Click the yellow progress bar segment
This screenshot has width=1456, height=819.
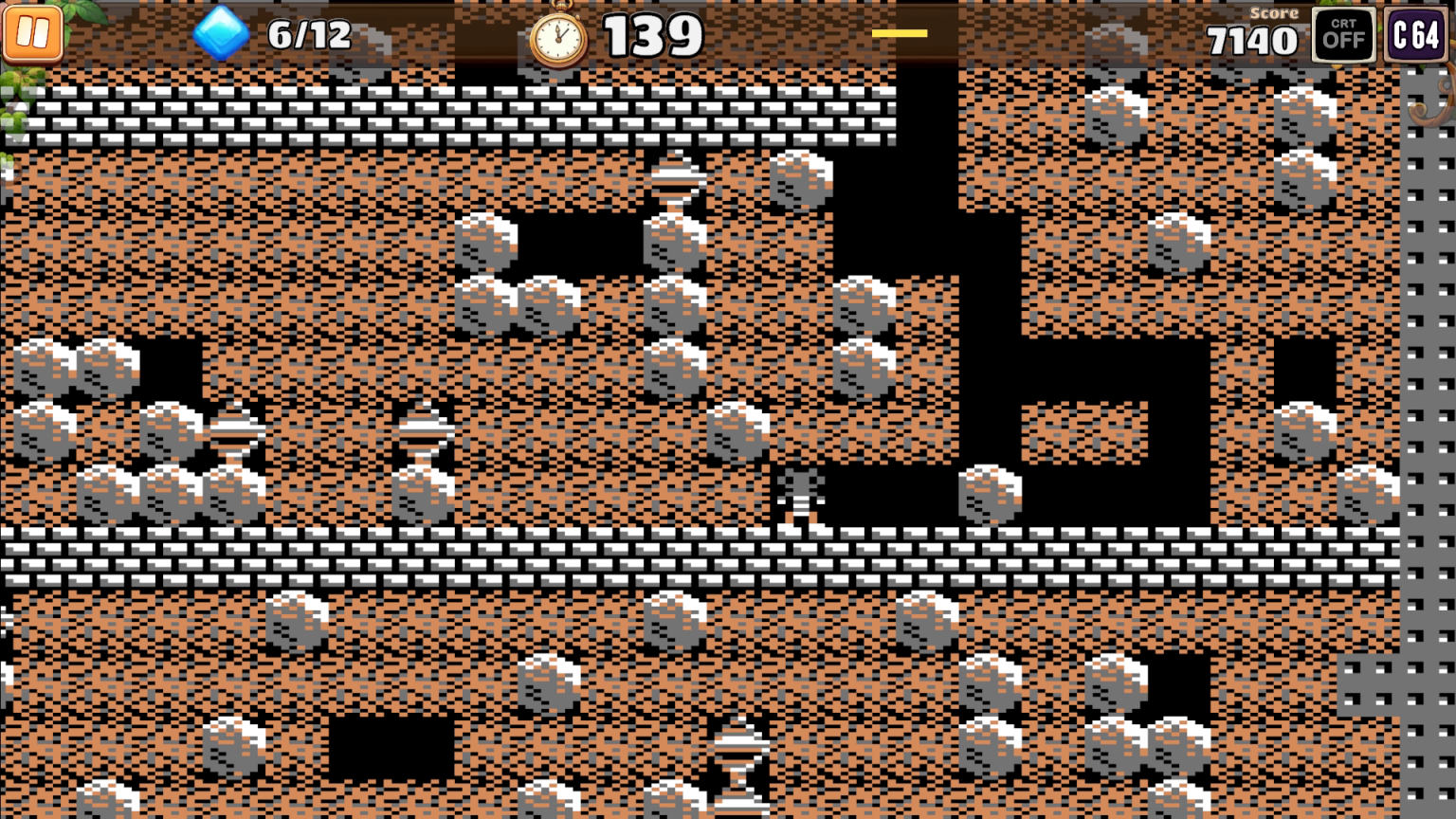[901, 31]
